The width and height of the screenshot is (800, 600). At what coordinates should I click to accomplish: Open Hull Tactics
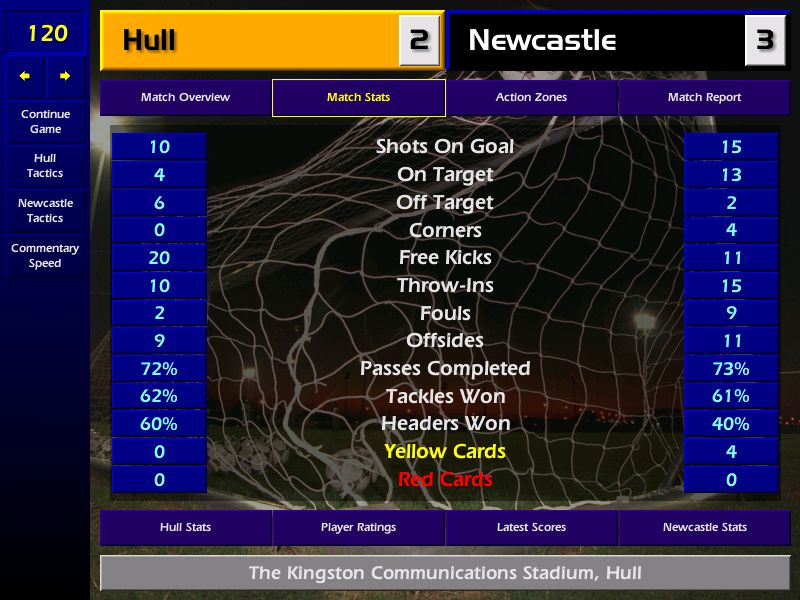(45, 166)
